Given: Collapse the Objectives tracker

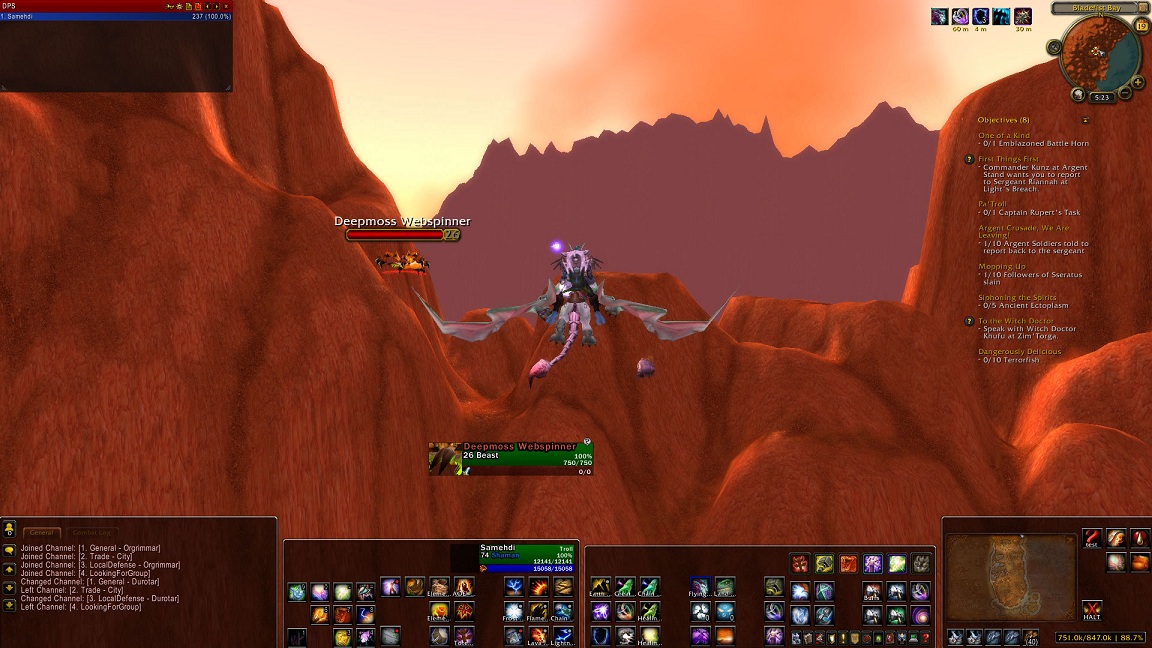Looking at the screenshot, I should 1086,120.
